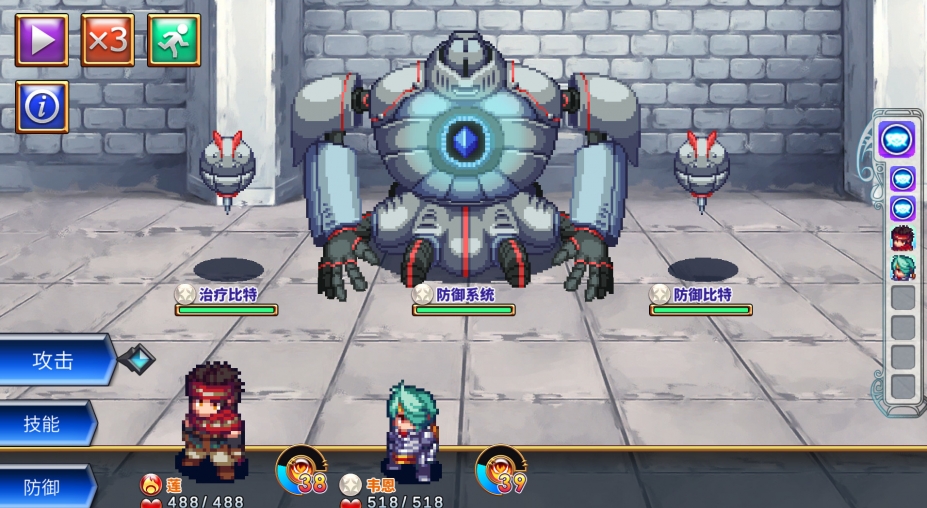Select the teal-haired hero turn-order portrait

[x=903, y=268]
